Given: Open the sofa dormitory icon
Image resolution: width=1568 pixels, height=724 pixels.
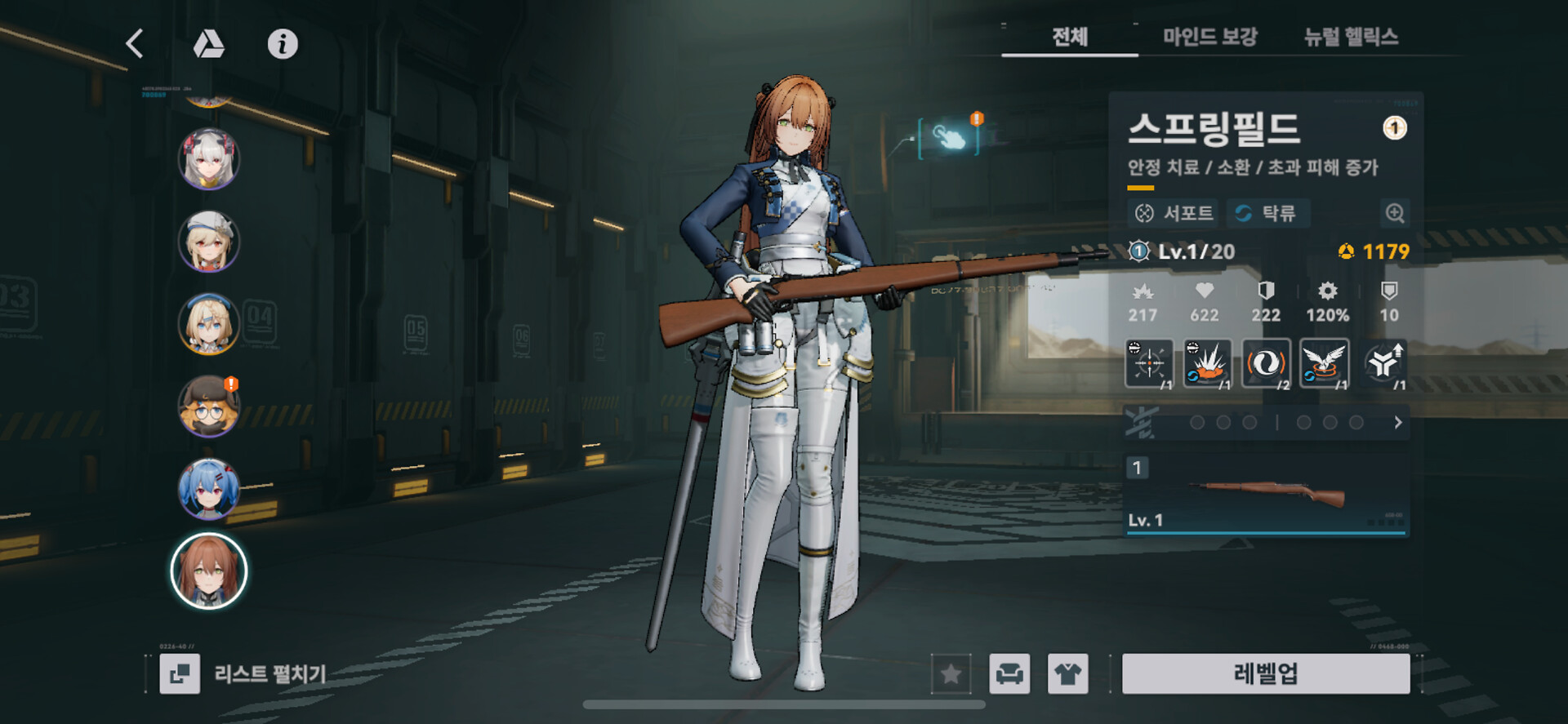Looking at the screenshot, I should [x=1009, y=673].
